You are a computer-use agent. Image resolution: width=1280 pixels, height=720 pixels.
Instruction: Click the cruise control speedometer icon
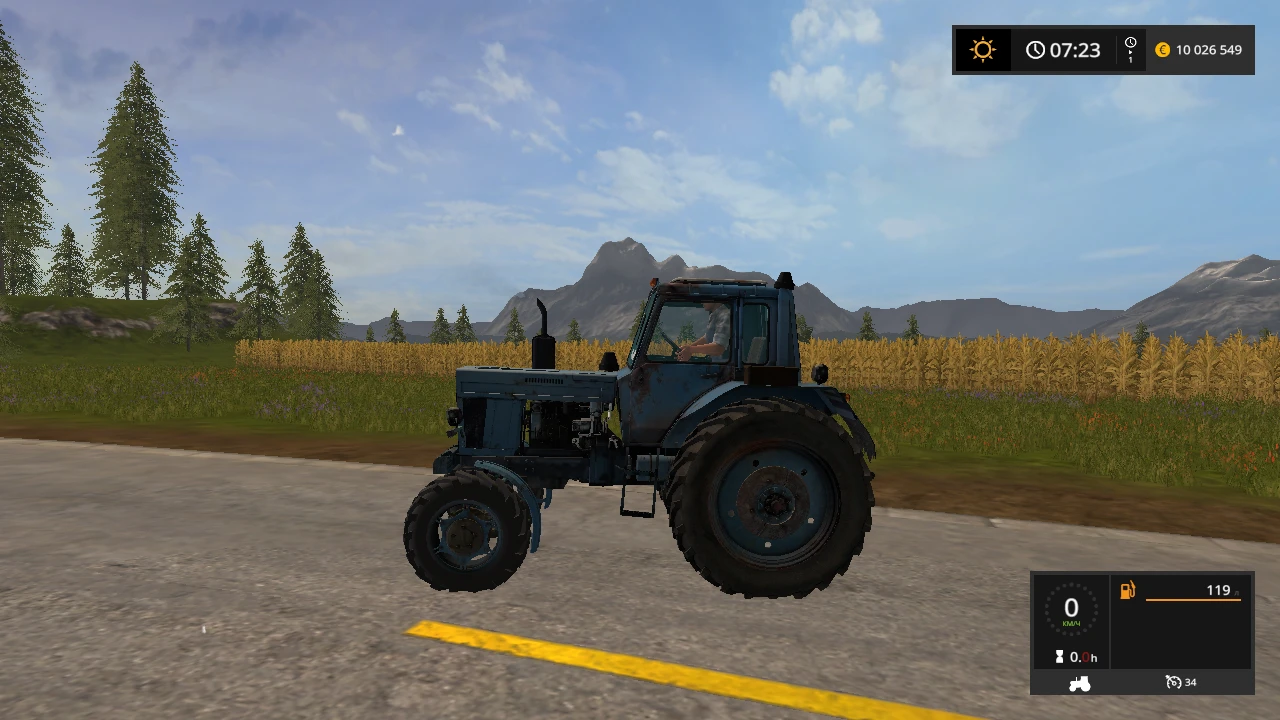coord(1174,683)
